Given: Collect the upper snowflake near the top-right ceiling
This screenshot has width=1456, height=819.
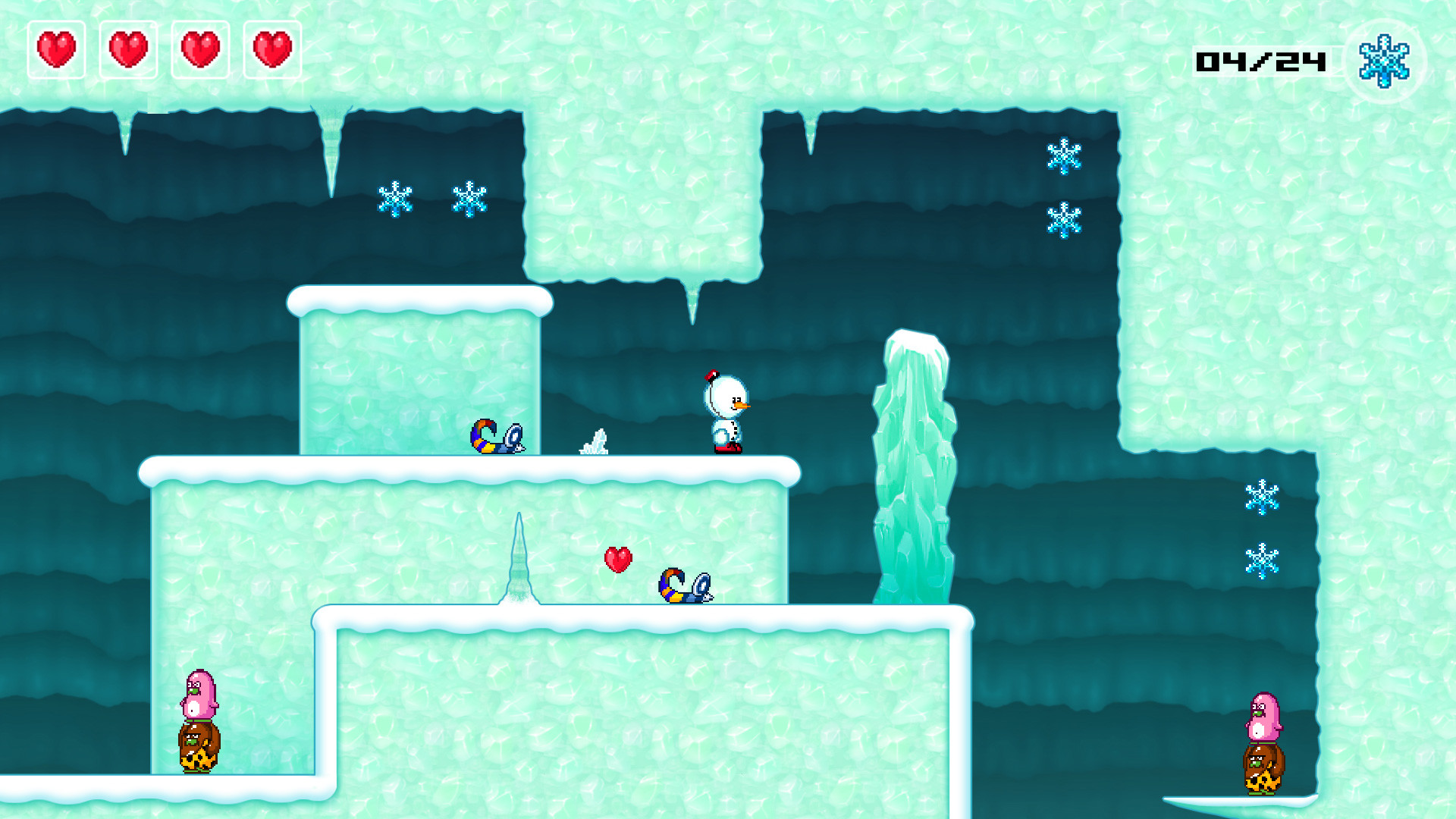Looking at the screenshot, I should coord(1064,157).
